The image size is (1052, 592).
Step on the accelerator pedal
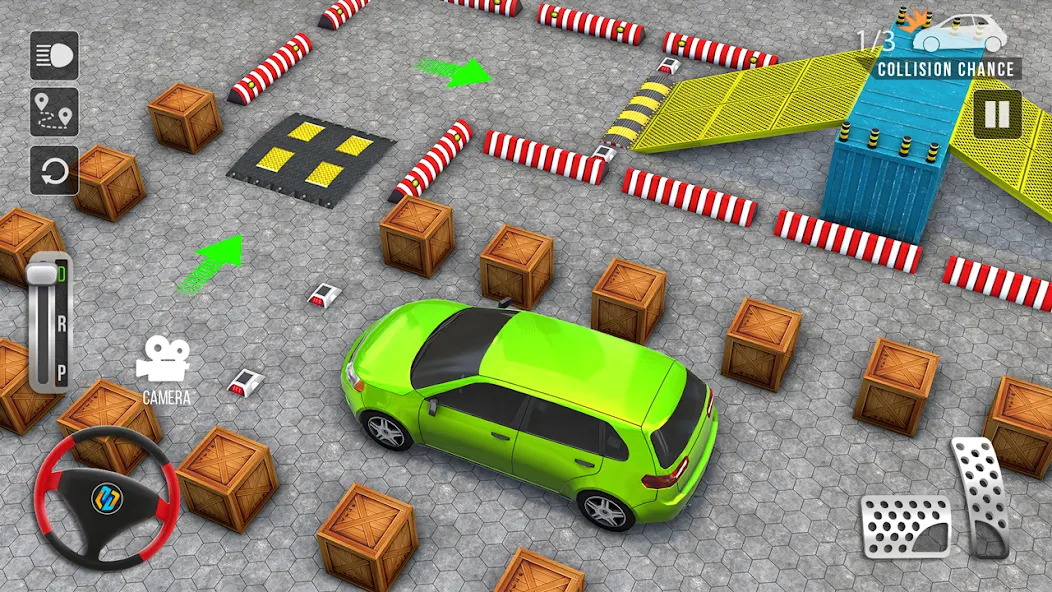(985, 495)
